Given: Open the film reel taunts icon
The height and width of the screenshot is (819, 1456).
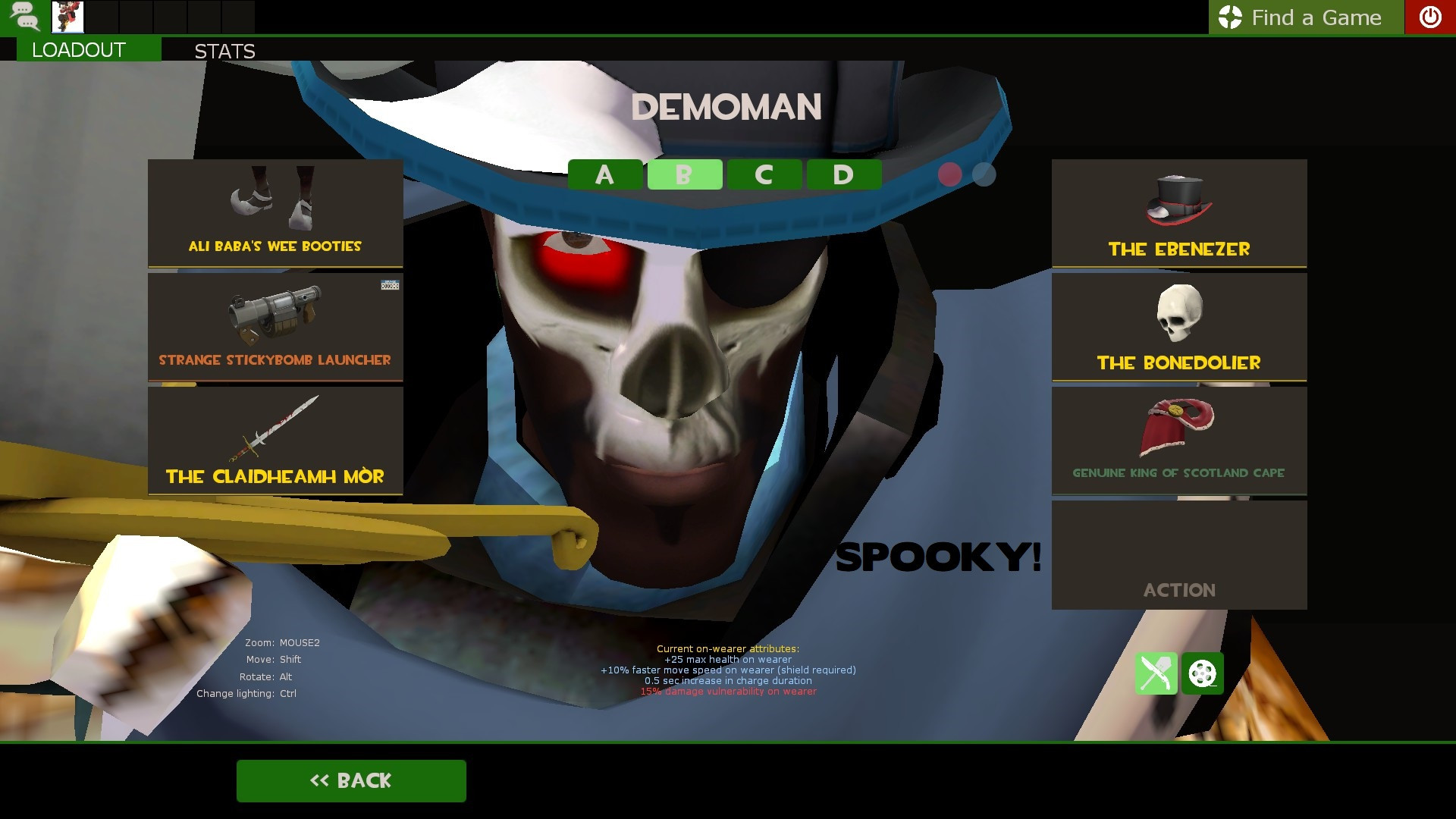Looking at the screenshot, I should point(1202,673).
